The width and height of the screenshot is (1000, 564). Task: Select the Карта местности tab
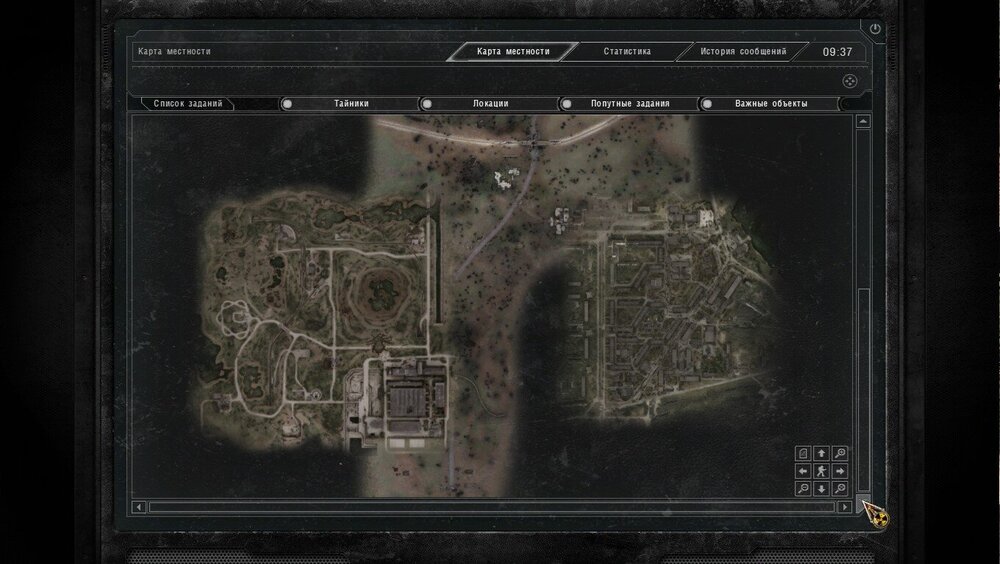coord(512,51)
